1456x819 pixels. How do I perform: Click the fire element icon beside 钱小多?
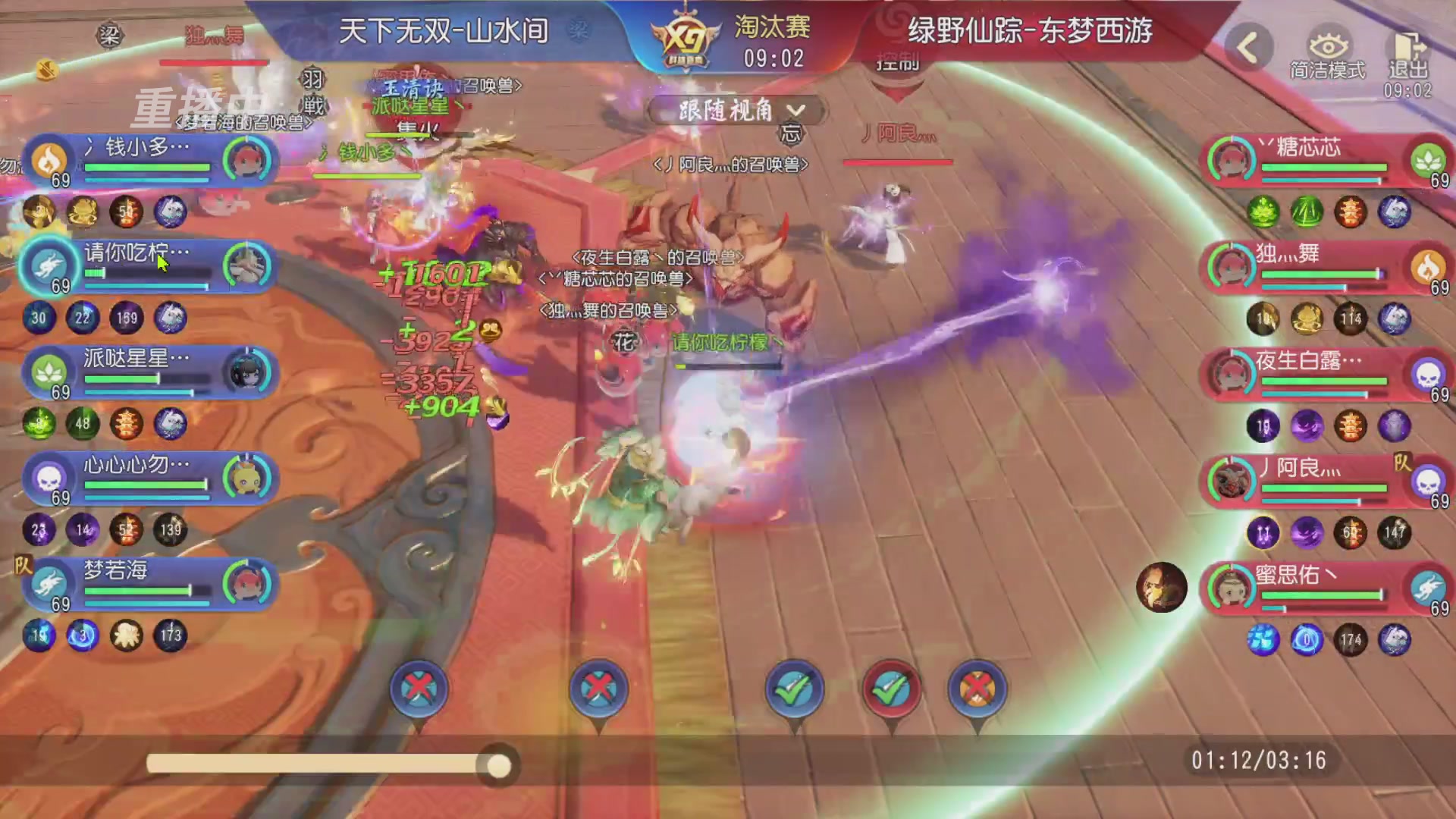(50, 162)
